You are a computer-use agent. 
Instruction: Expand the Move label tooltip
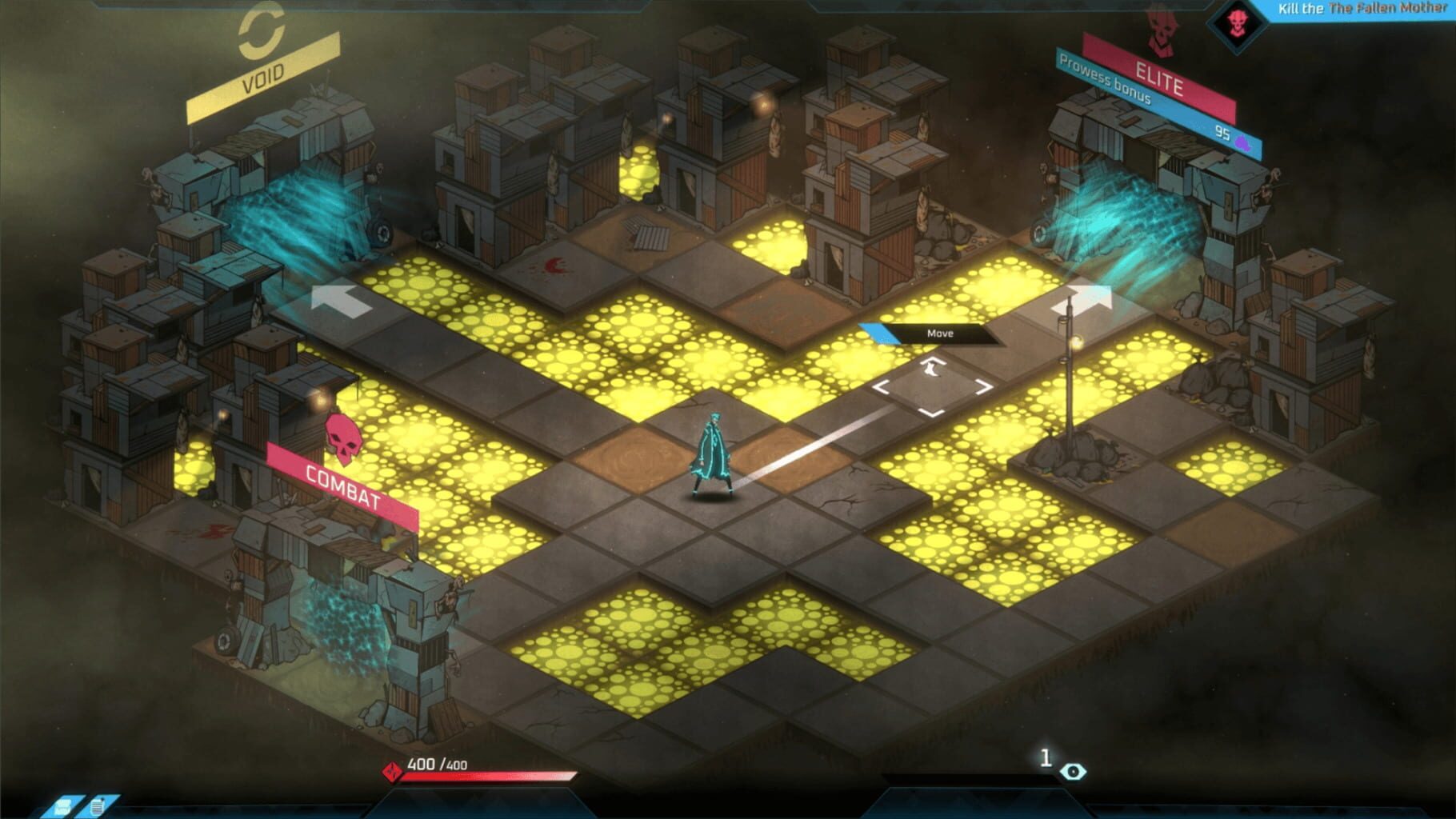pos(940,334)
